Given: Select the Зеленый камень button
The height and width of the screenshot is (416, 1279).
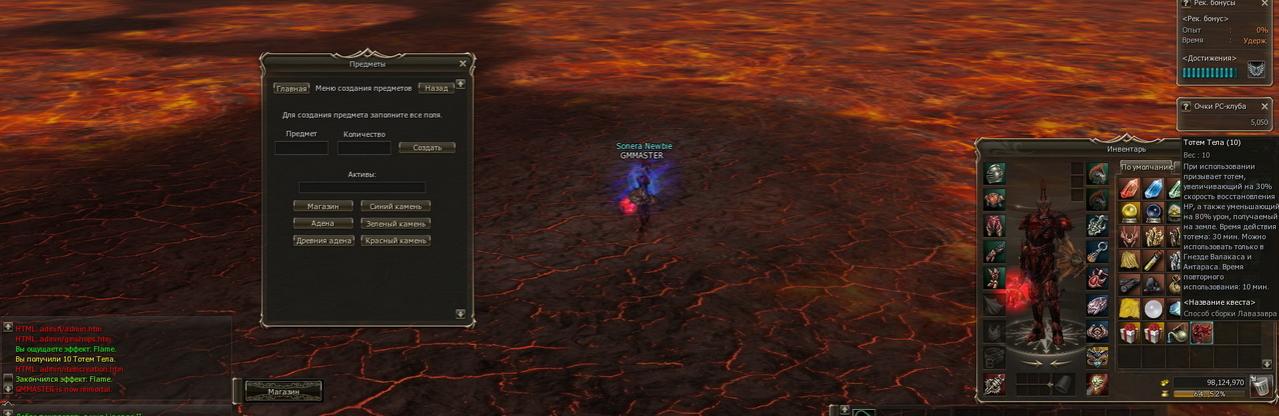Looking at the screenshot, I should (396, 223).
